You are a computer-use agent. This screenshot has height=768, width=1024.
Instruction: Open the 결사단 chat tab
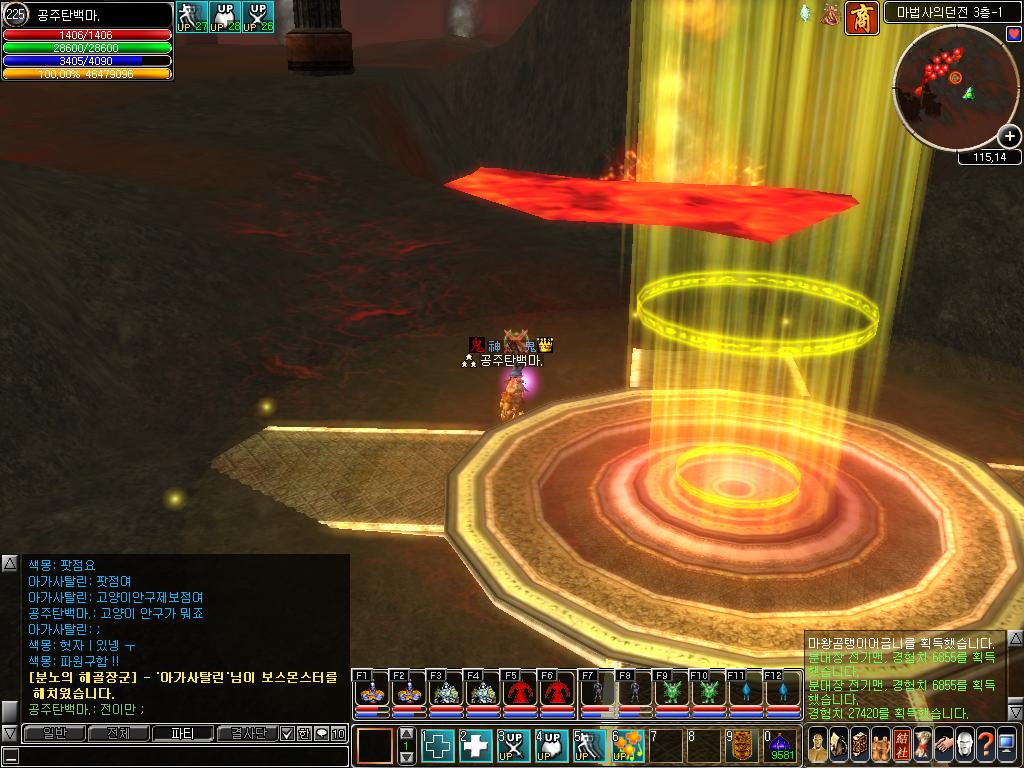click(245, 733)
